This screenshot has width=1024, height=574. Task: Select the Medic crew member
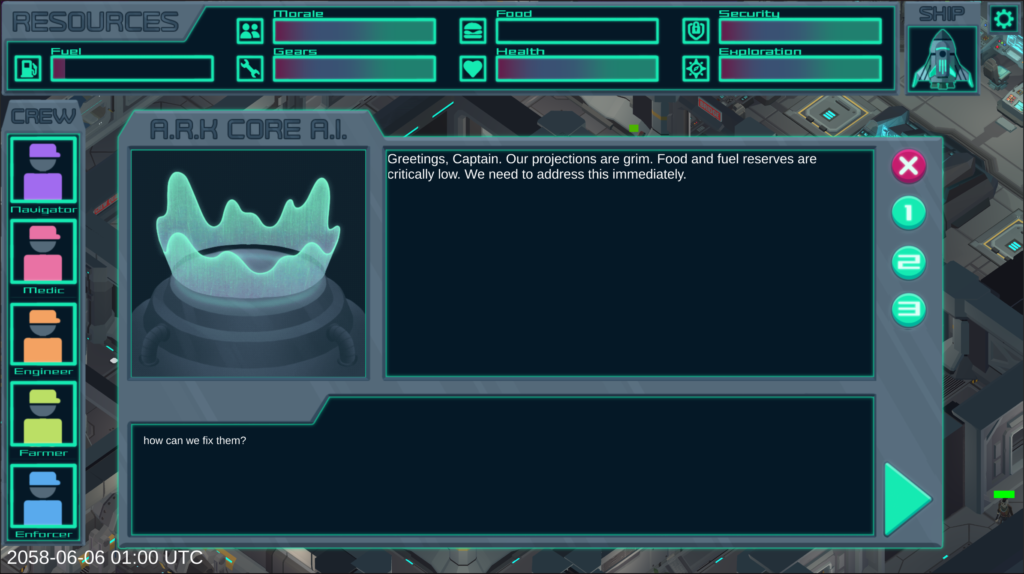point(43,252)
